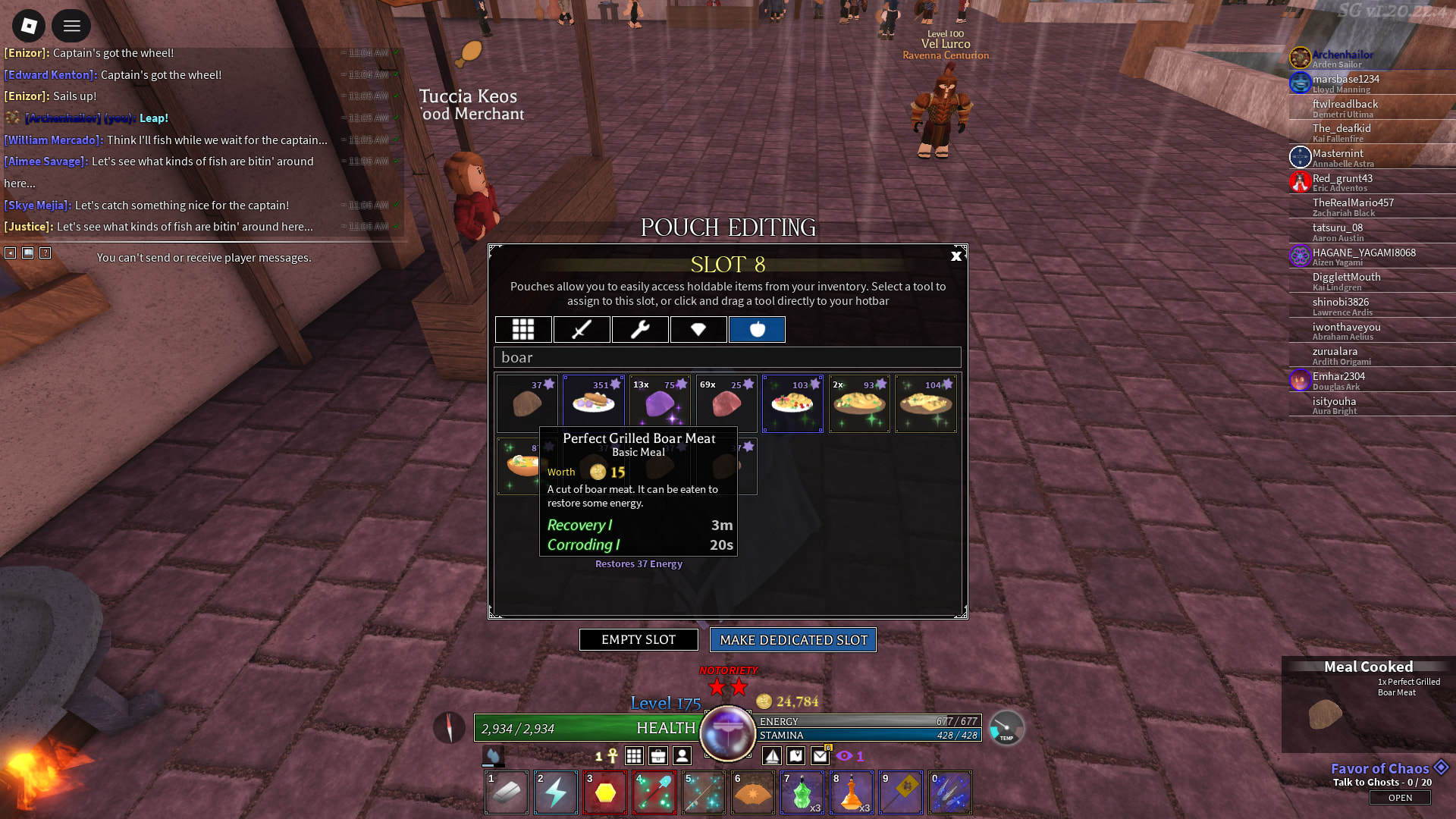Switch to the sword weapons tab
1456x819 pixels.
(582, 329)
